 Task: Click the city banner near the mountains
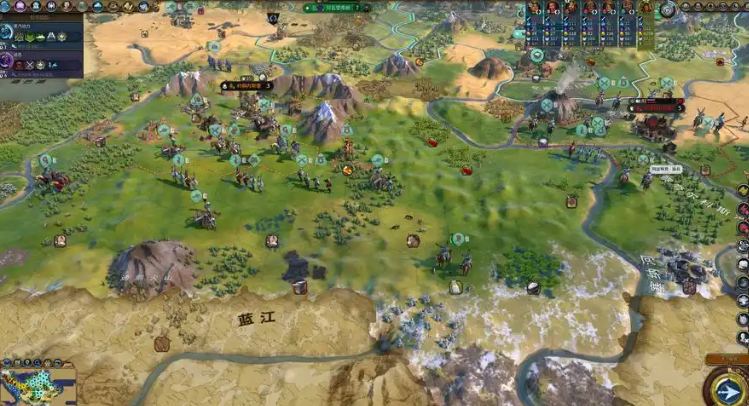point(248,86)
